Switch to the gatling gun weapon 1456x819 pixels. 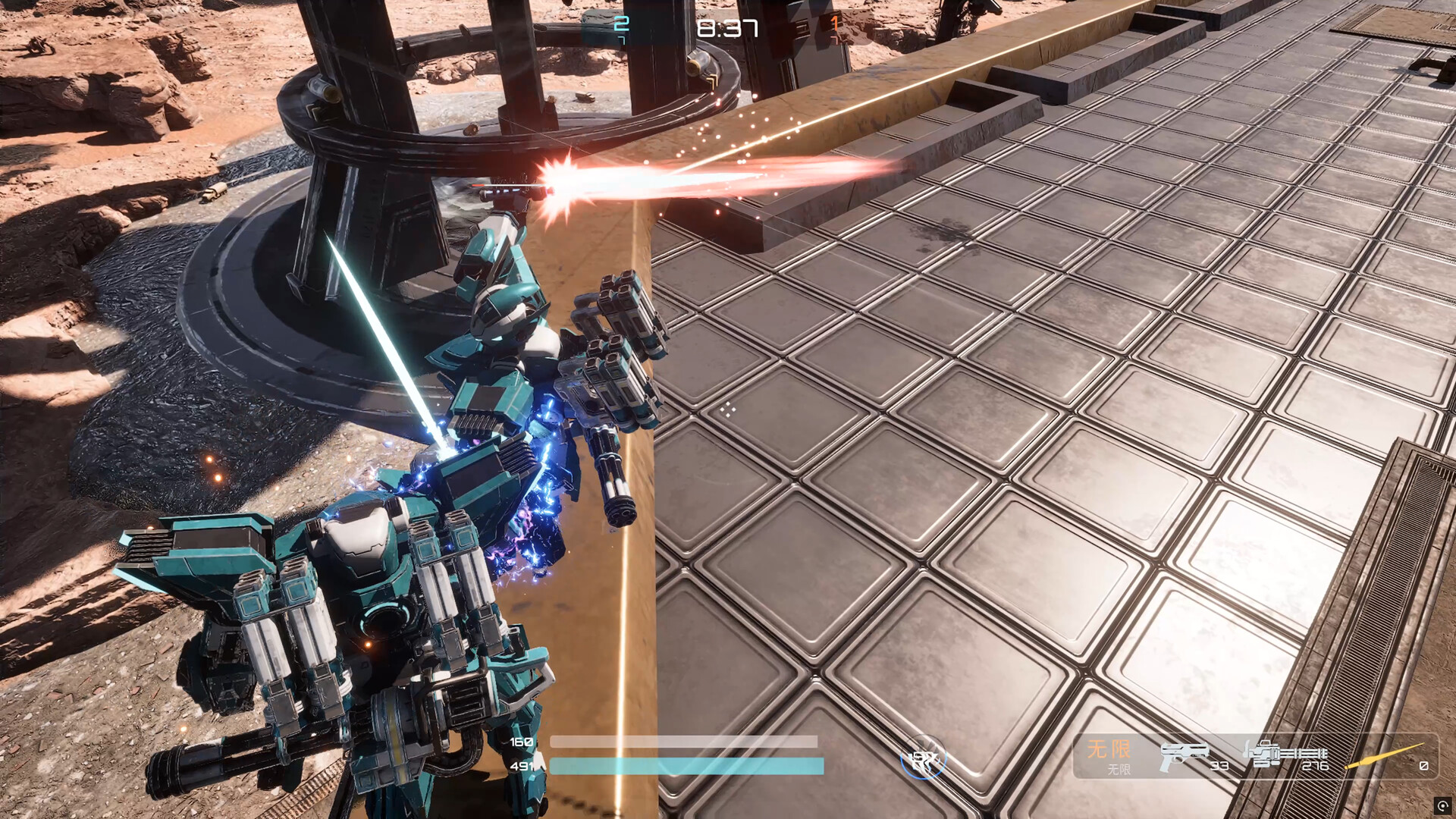(x=1284, y=755)
